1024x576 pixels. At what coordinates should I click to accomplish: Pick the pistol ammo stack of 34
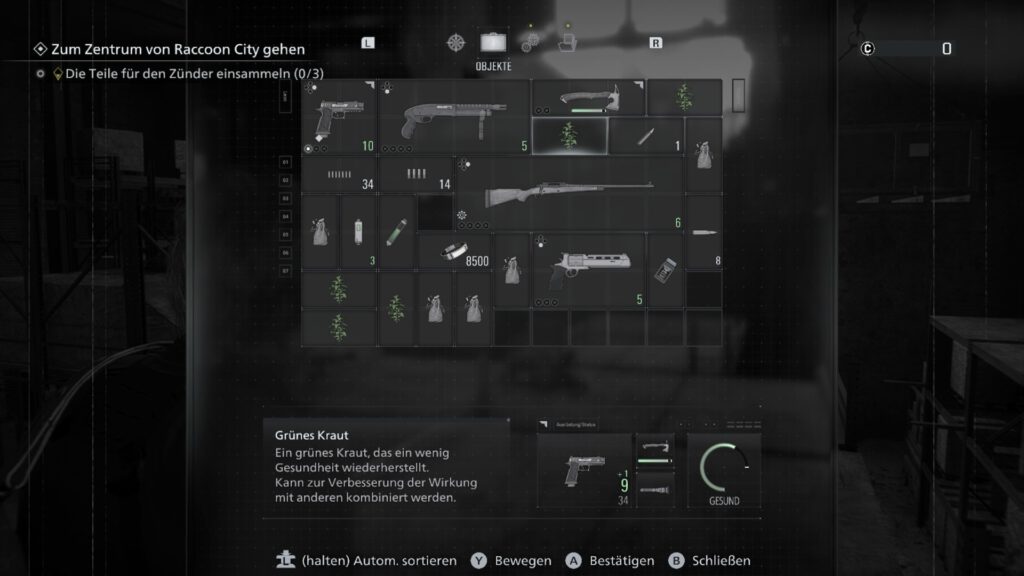point(340,175)
